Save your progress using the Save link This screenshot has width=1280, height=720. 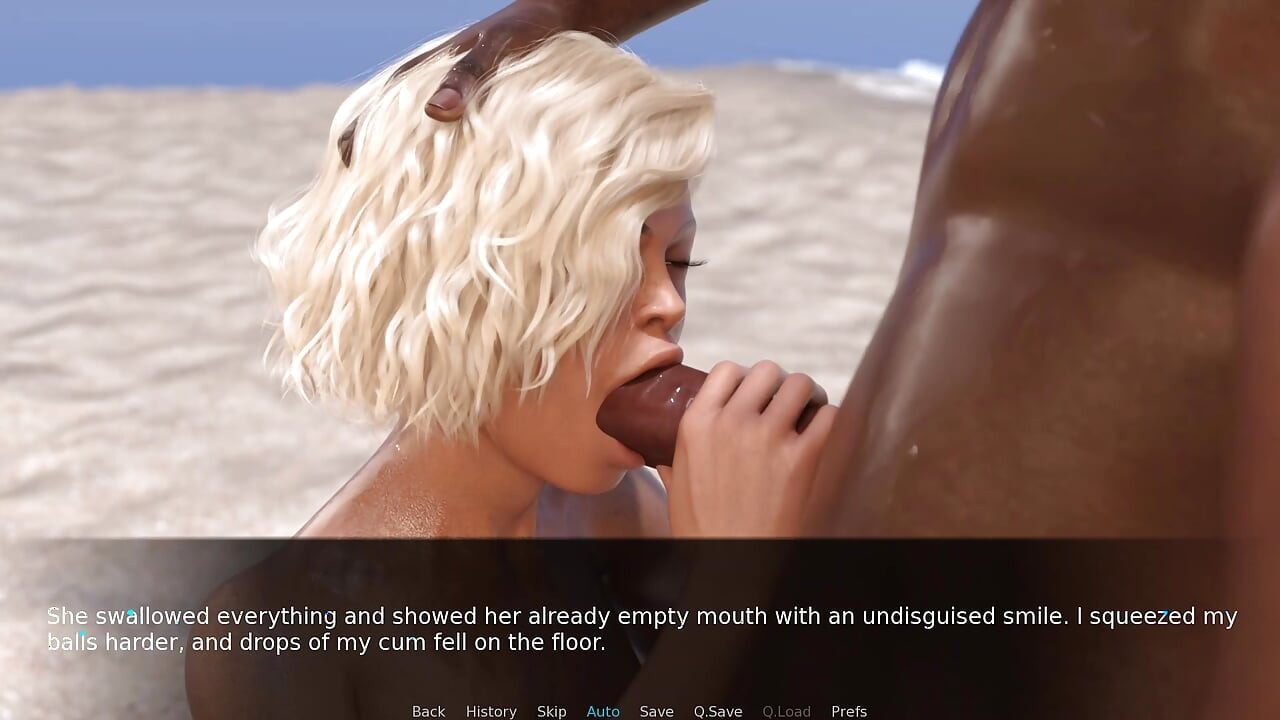click(657, 711)
